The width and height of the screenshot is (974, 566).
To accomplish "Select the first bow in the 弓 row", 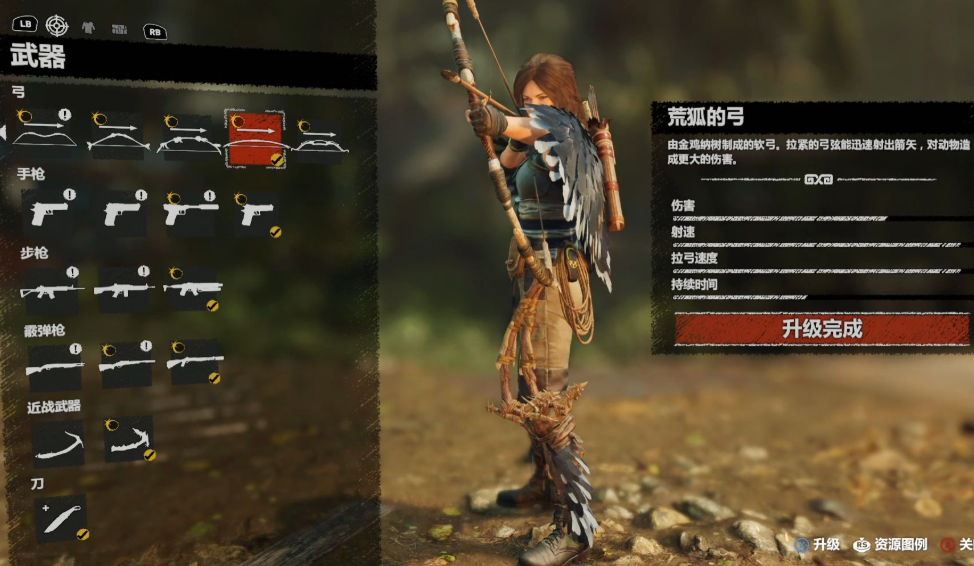I will point(43,137).
